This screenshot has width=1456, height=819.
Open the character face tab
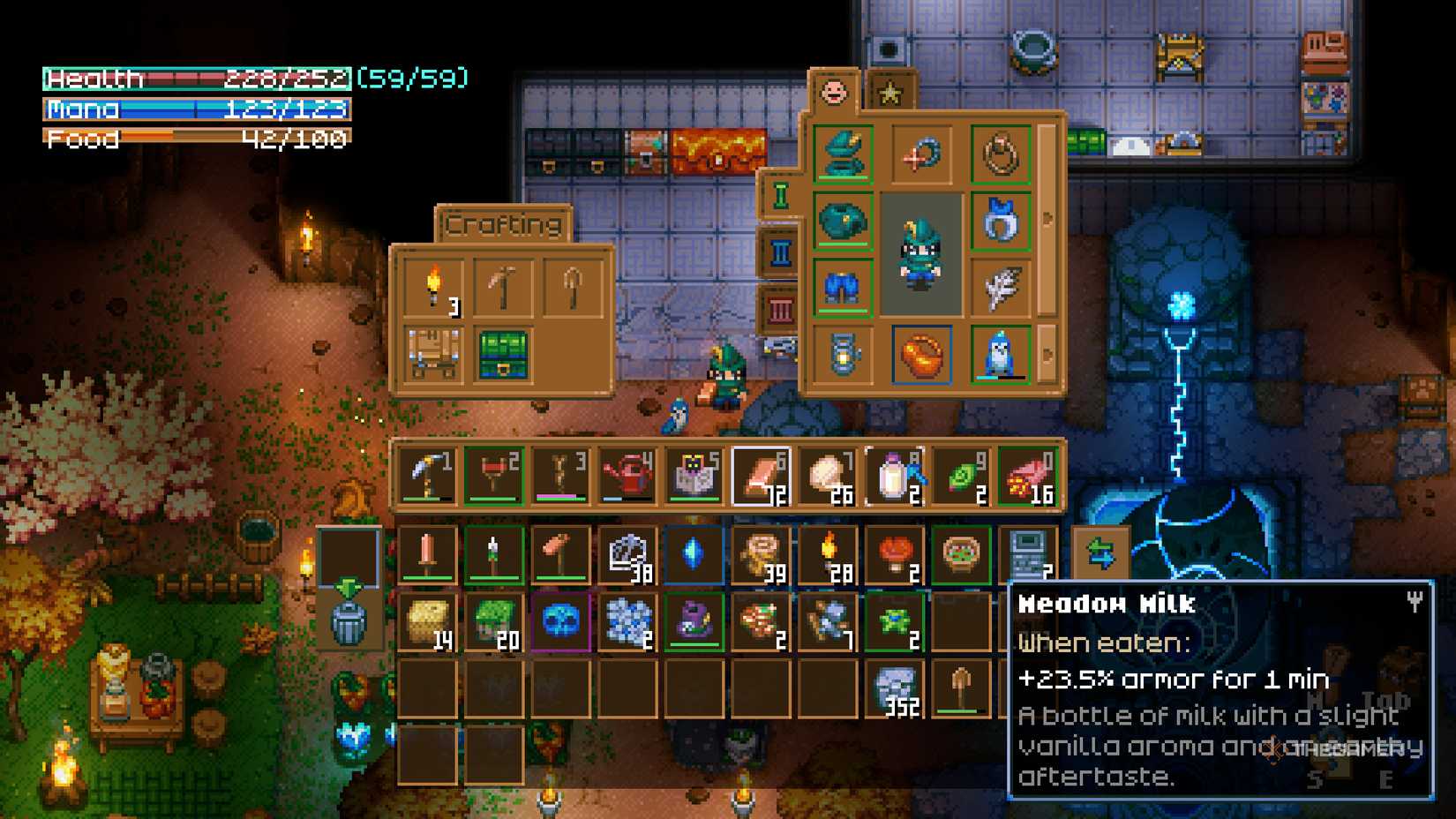click(834, 89)
